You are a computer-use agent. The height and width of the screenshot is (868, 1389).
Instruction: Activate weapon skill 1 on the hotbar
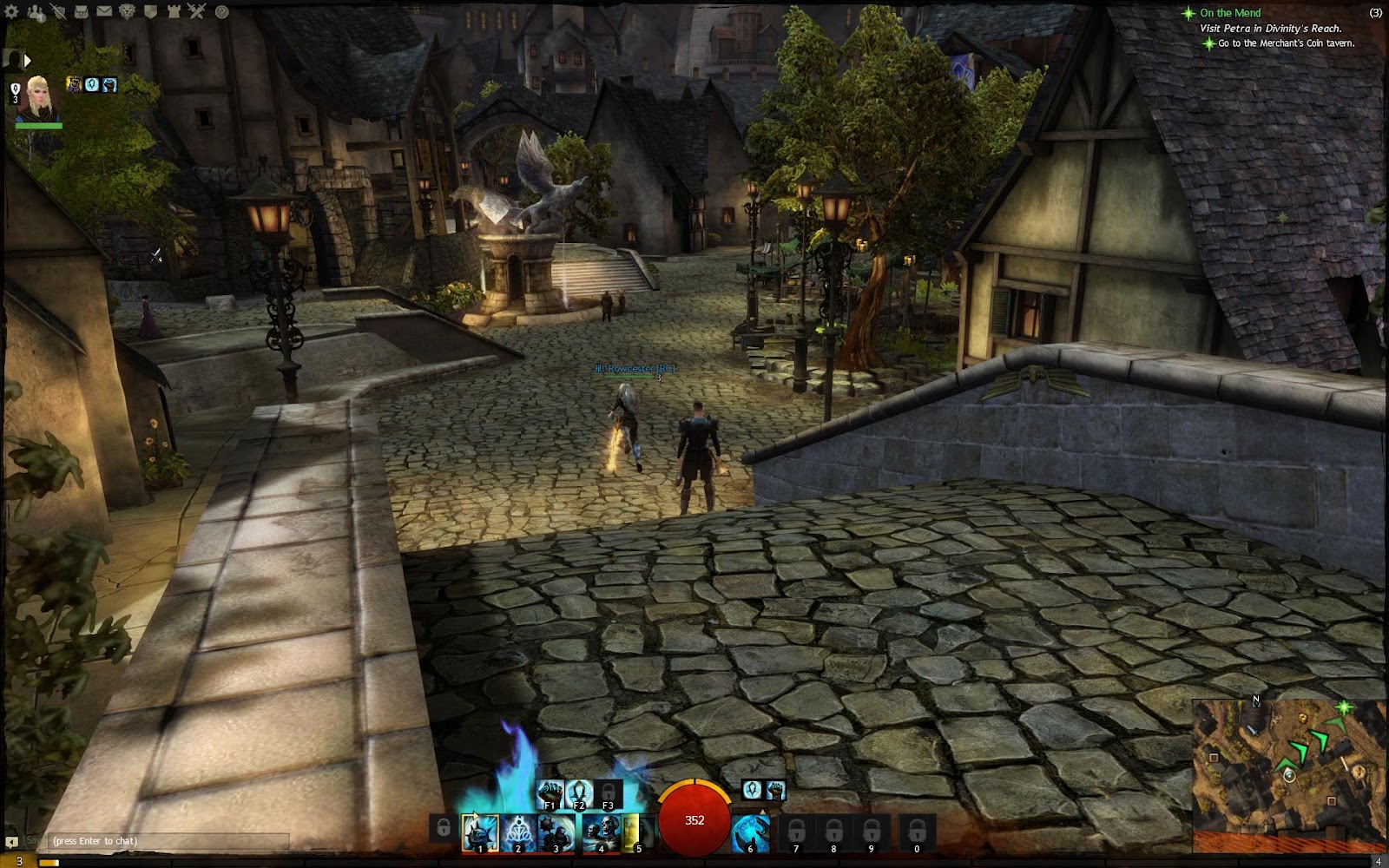(479, 832)
